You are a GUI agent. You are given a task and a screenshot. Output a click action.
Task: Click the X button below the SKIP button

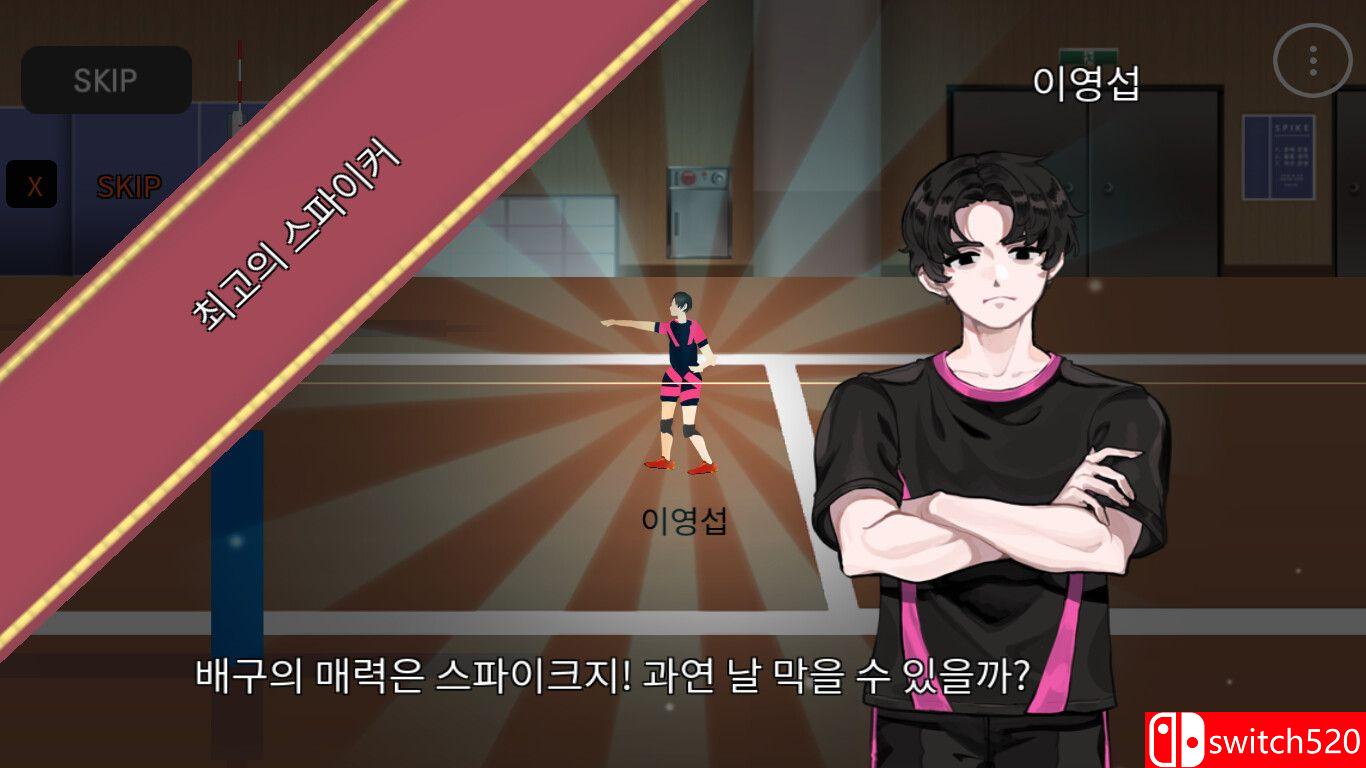pos(32,182)
